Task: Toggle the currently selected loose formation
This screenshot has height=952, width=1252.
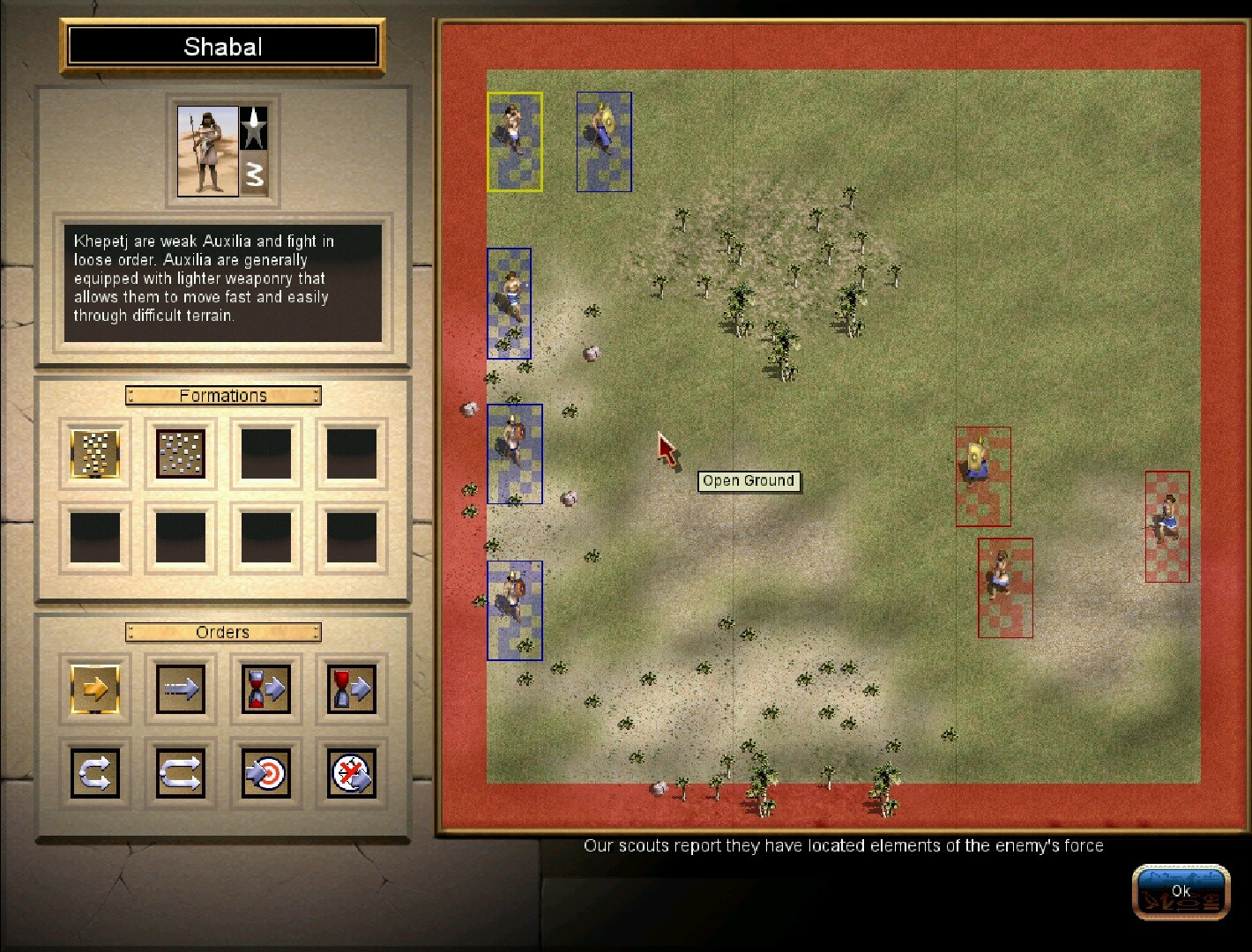Action: pos(93,451)
